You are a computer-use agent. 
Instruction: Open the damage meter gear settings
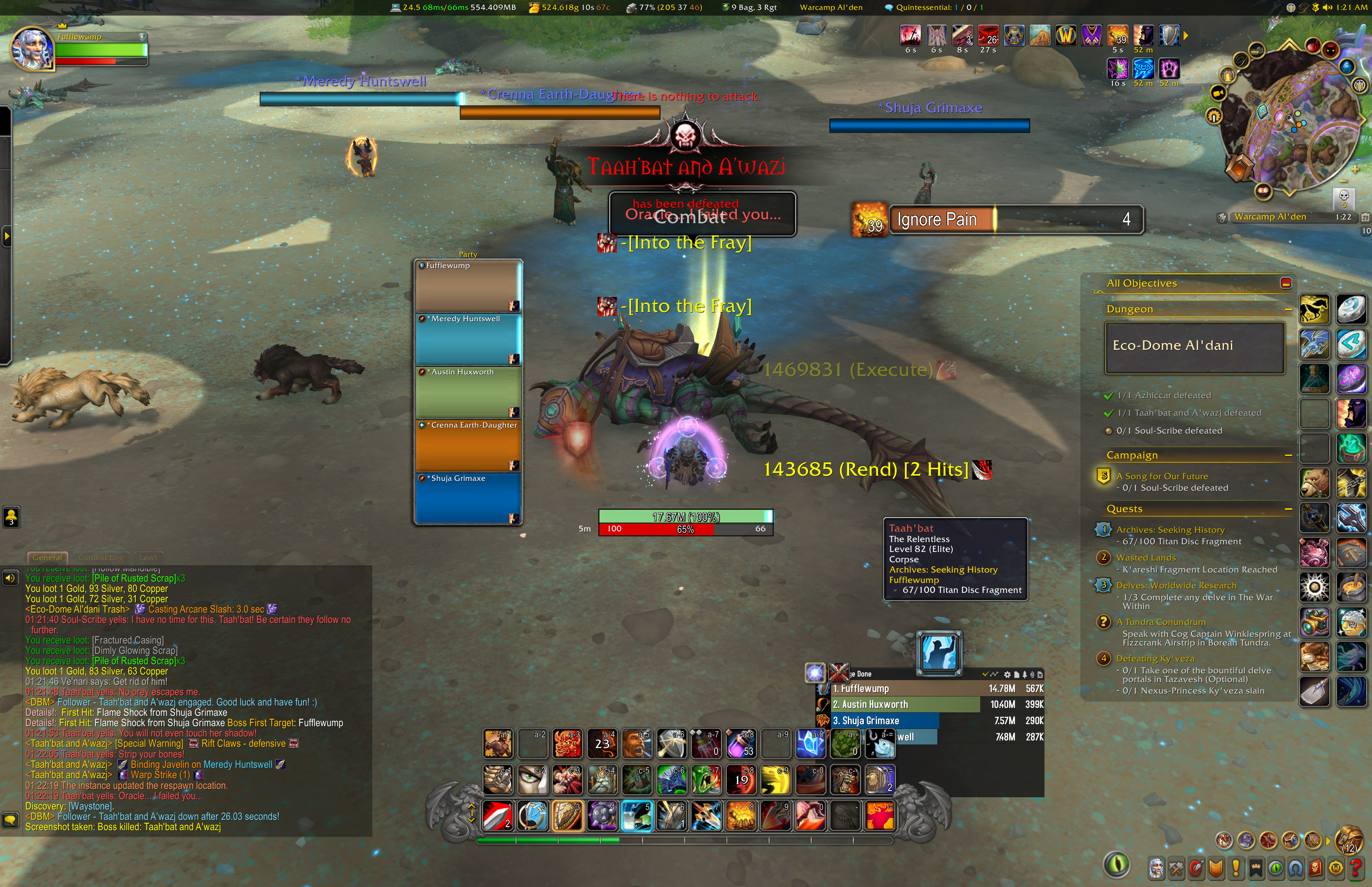pyautogui.click(x=1007, y=675)
